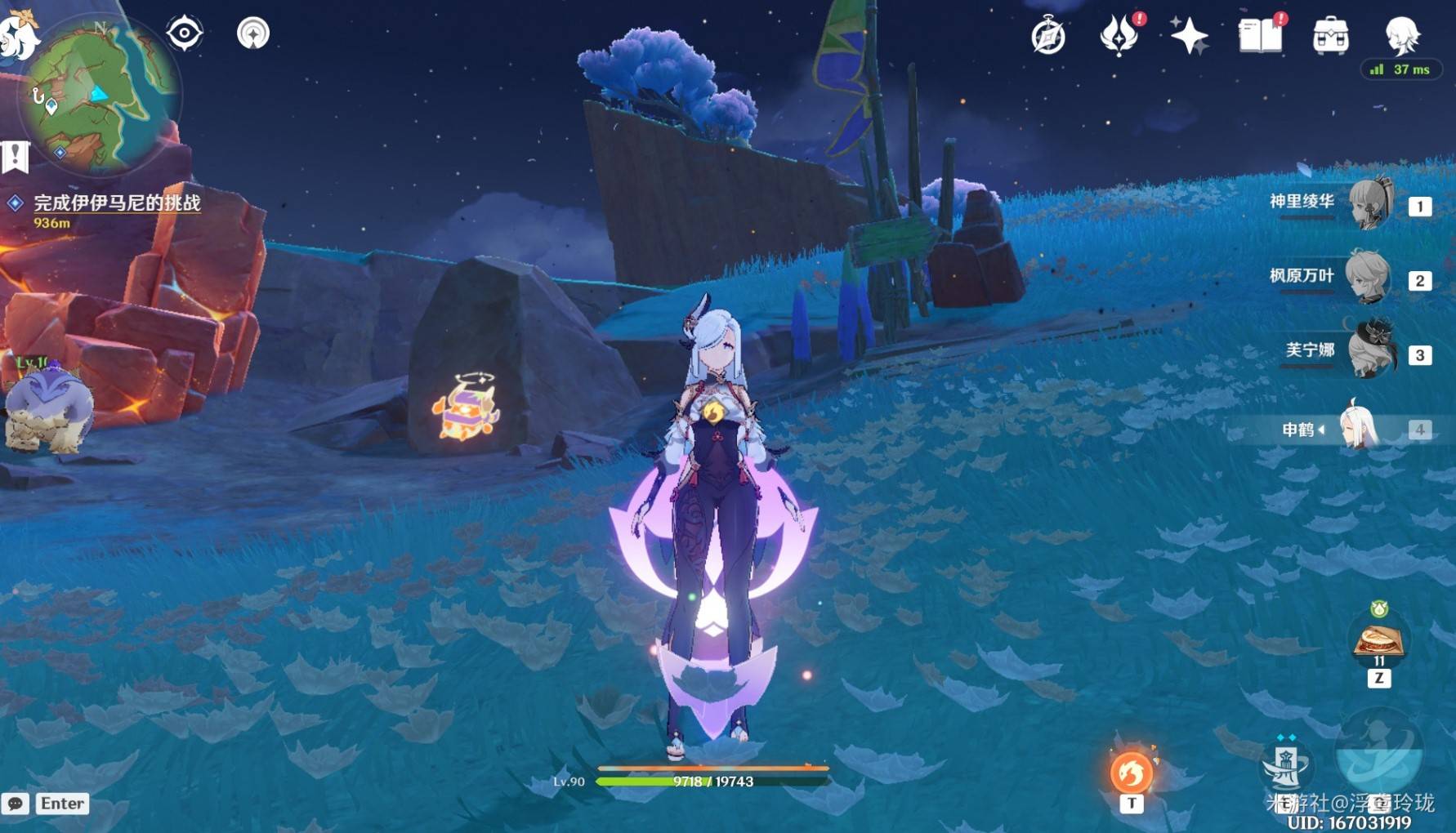This screenshot has height=833, width=1456.
Task: Toggle the elemental sight eye icon
Action: [185, 33]
